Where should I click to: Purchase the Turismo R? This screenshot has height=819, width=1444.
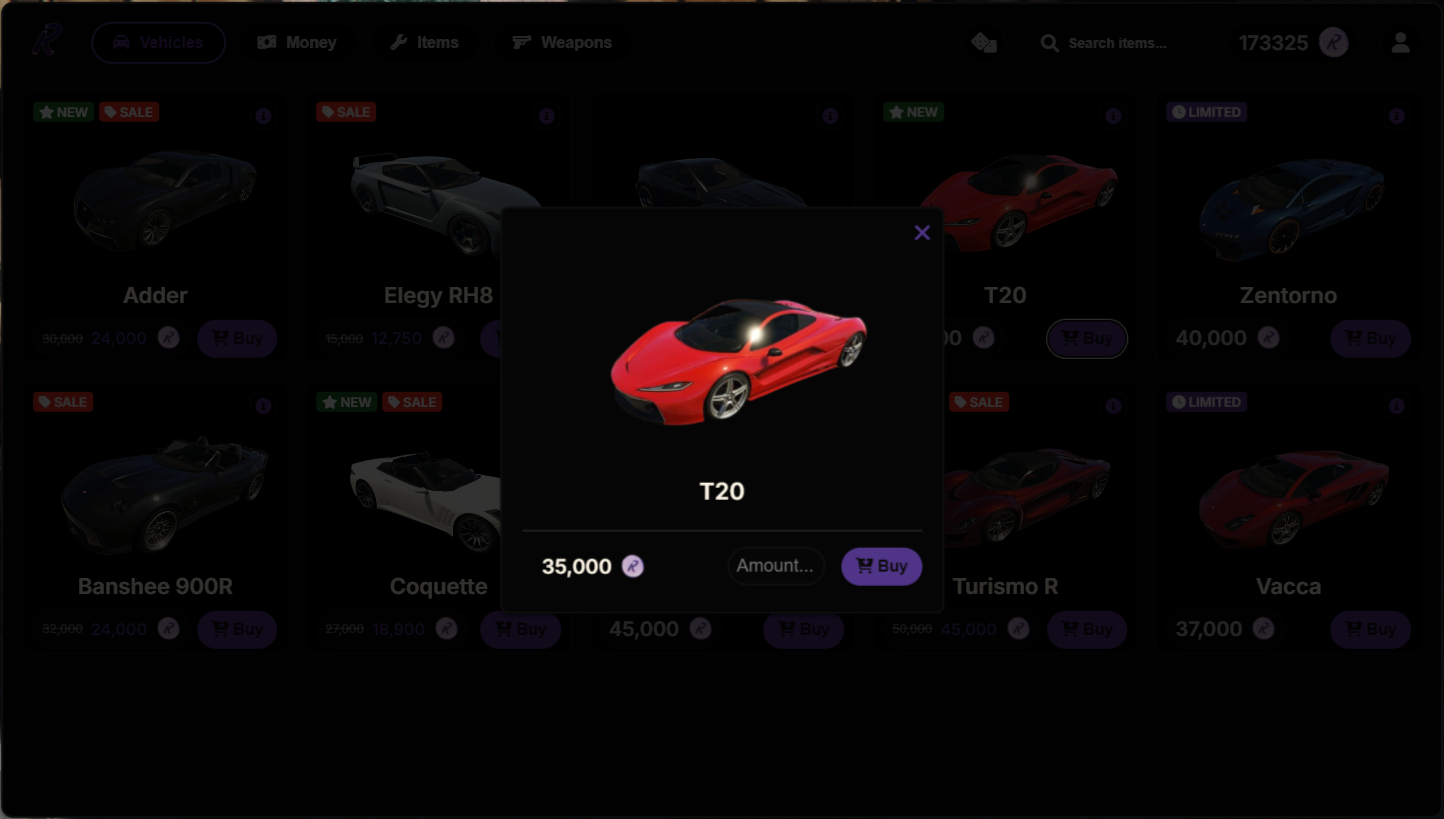pyautogui.click(x=1087, y=630)
